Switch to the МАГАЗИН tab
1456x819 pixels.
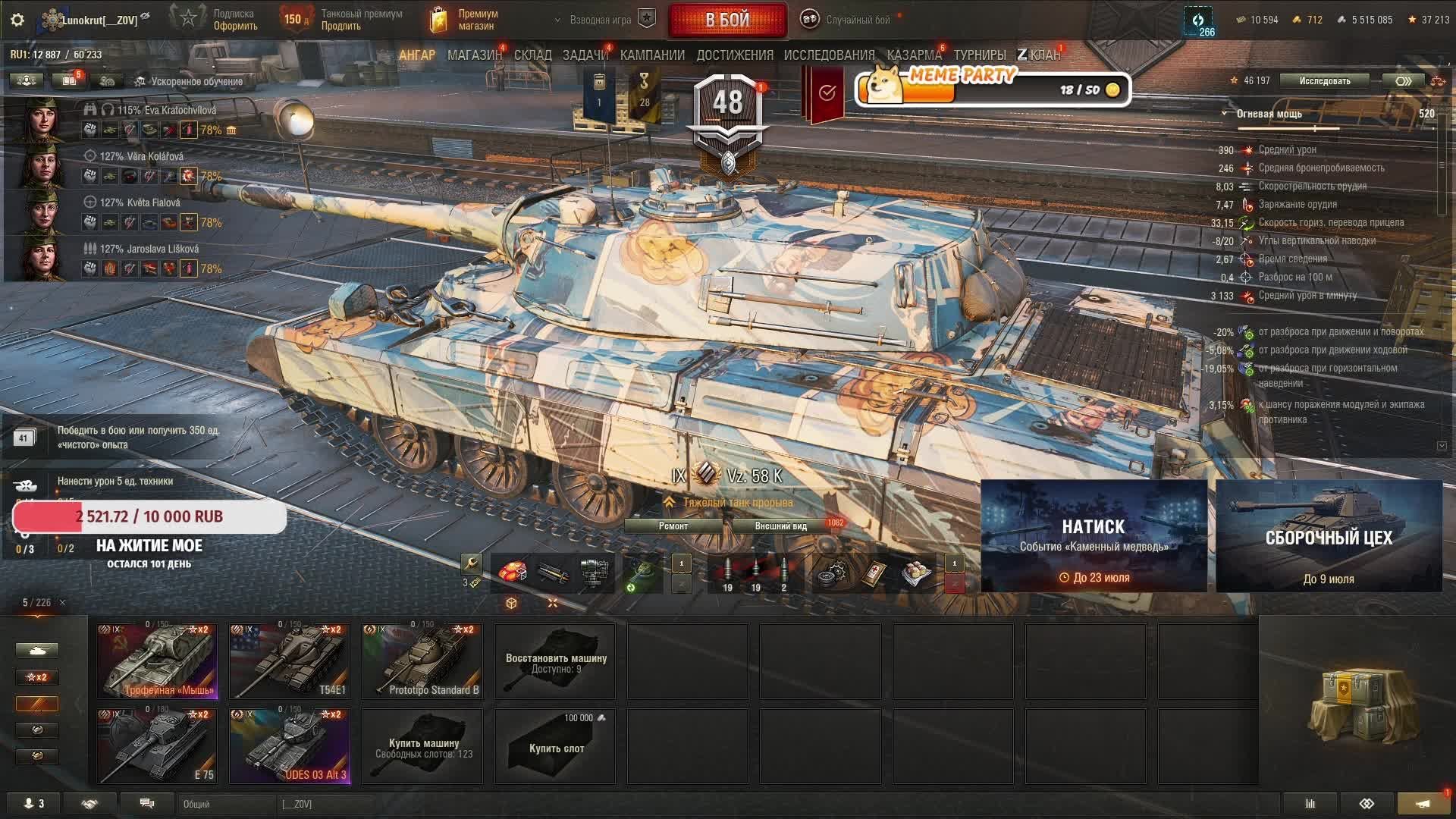(474, 55)
